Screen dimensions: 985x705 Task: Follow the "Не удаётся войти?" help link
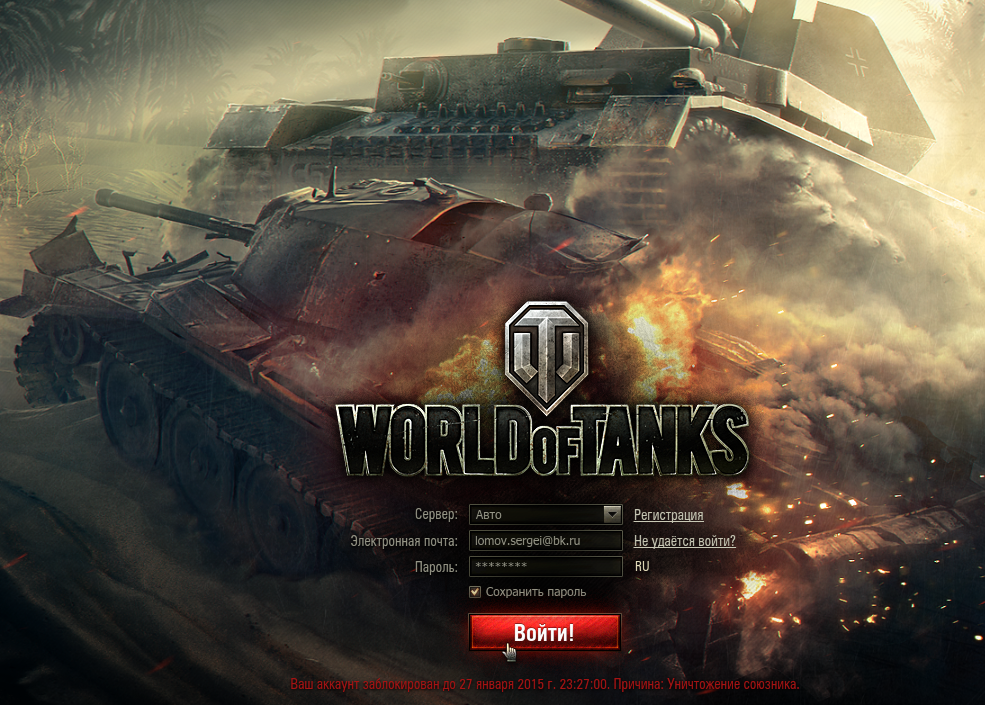coord(684,541)
